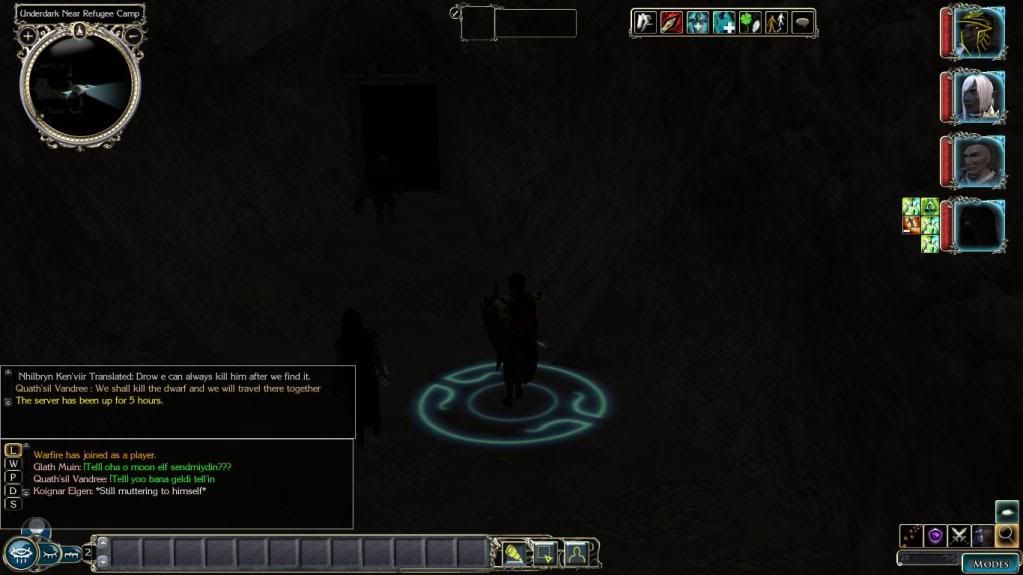Toggle the minimap north-lock arrow button
The width and height of the screenshot is (1023, 575).
click(80, 30)
